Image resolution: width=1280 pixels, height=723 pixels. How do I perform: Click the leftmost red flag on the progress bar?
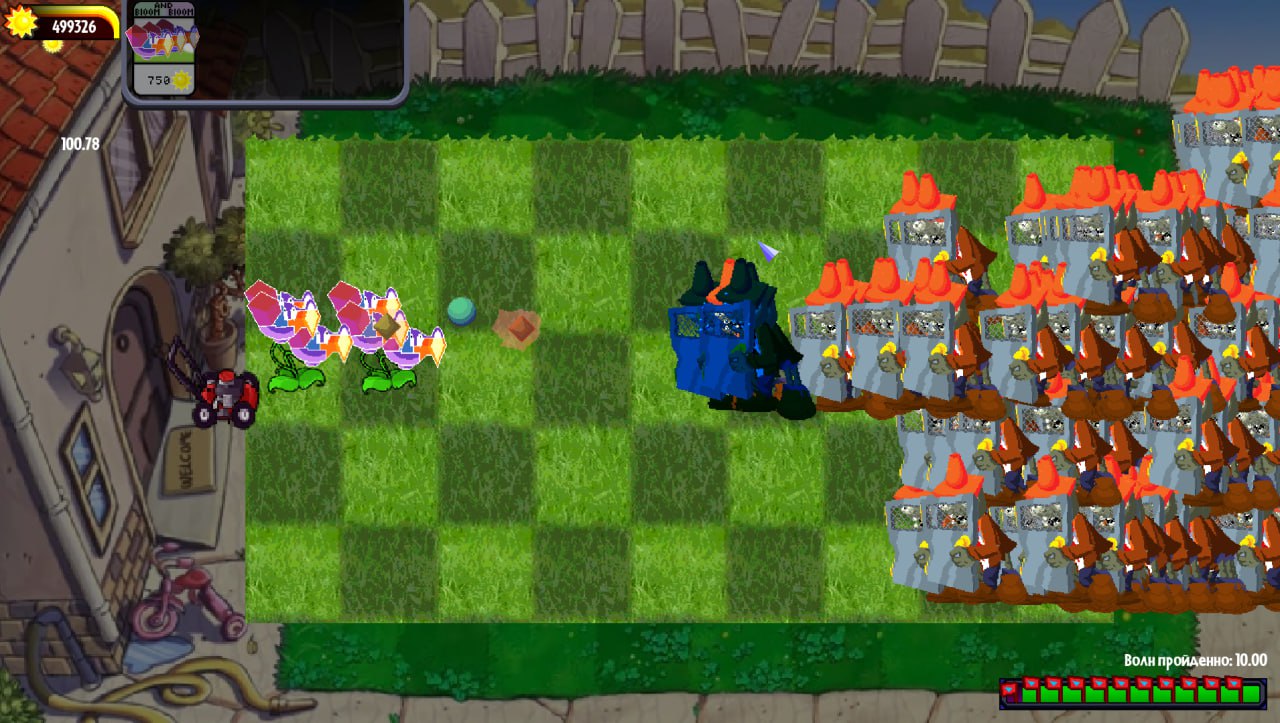1008,688
